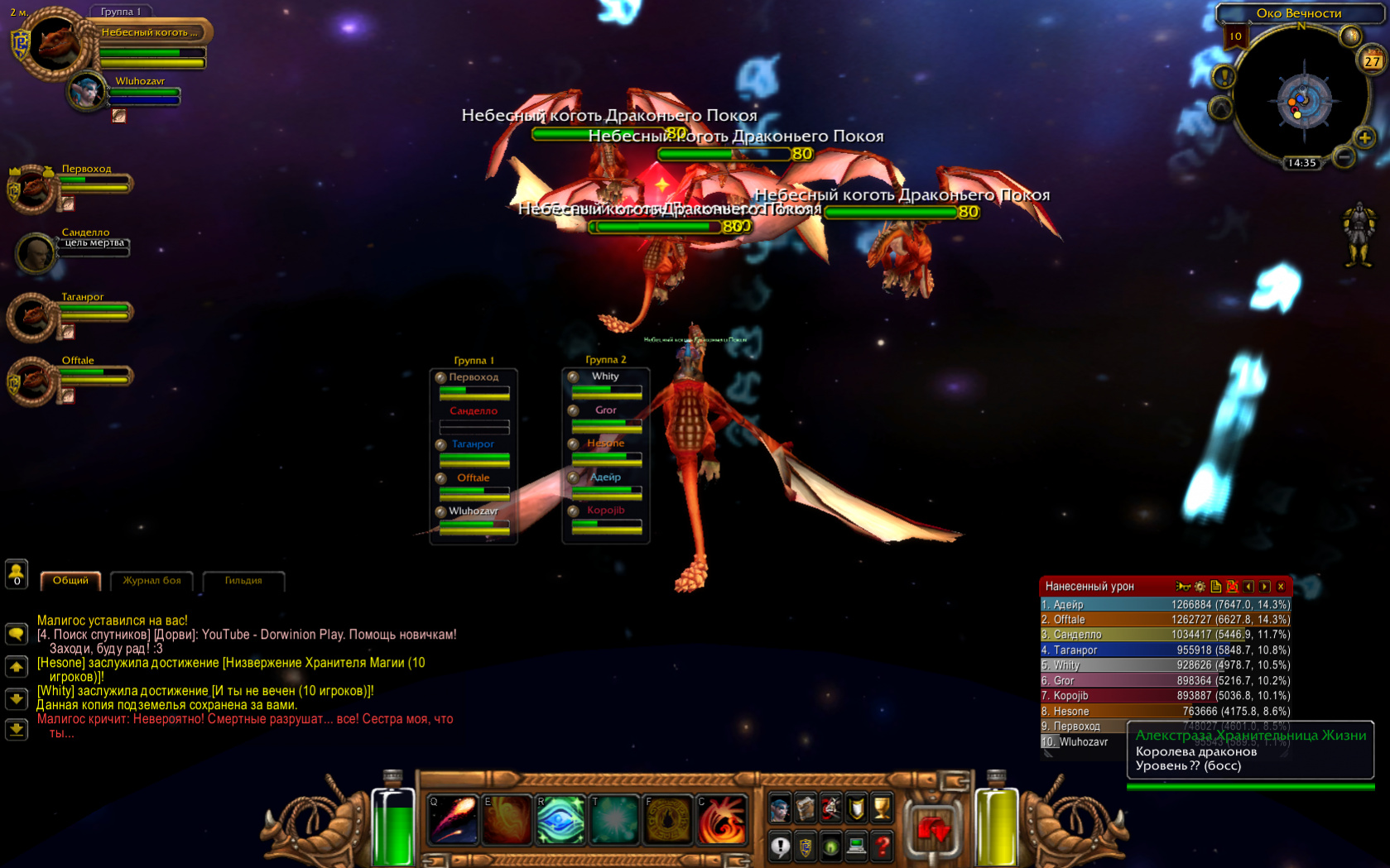Close the Нанесенный урон damage meter window
1390x868 pixels.
coord(1281,587)
